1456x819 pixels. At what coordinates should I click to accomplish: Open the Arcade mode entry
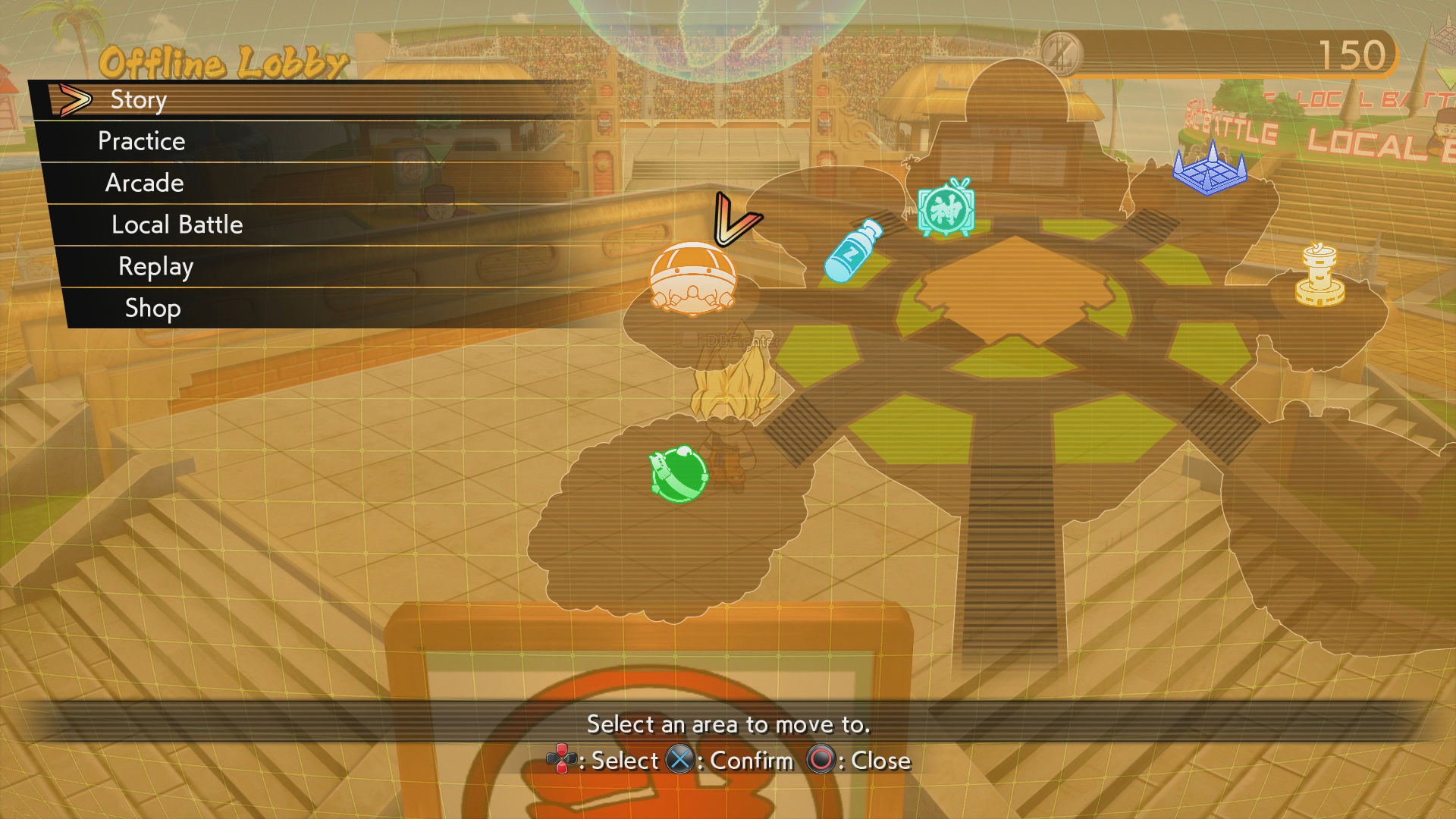pyautogui.click(x=145, y=183)
